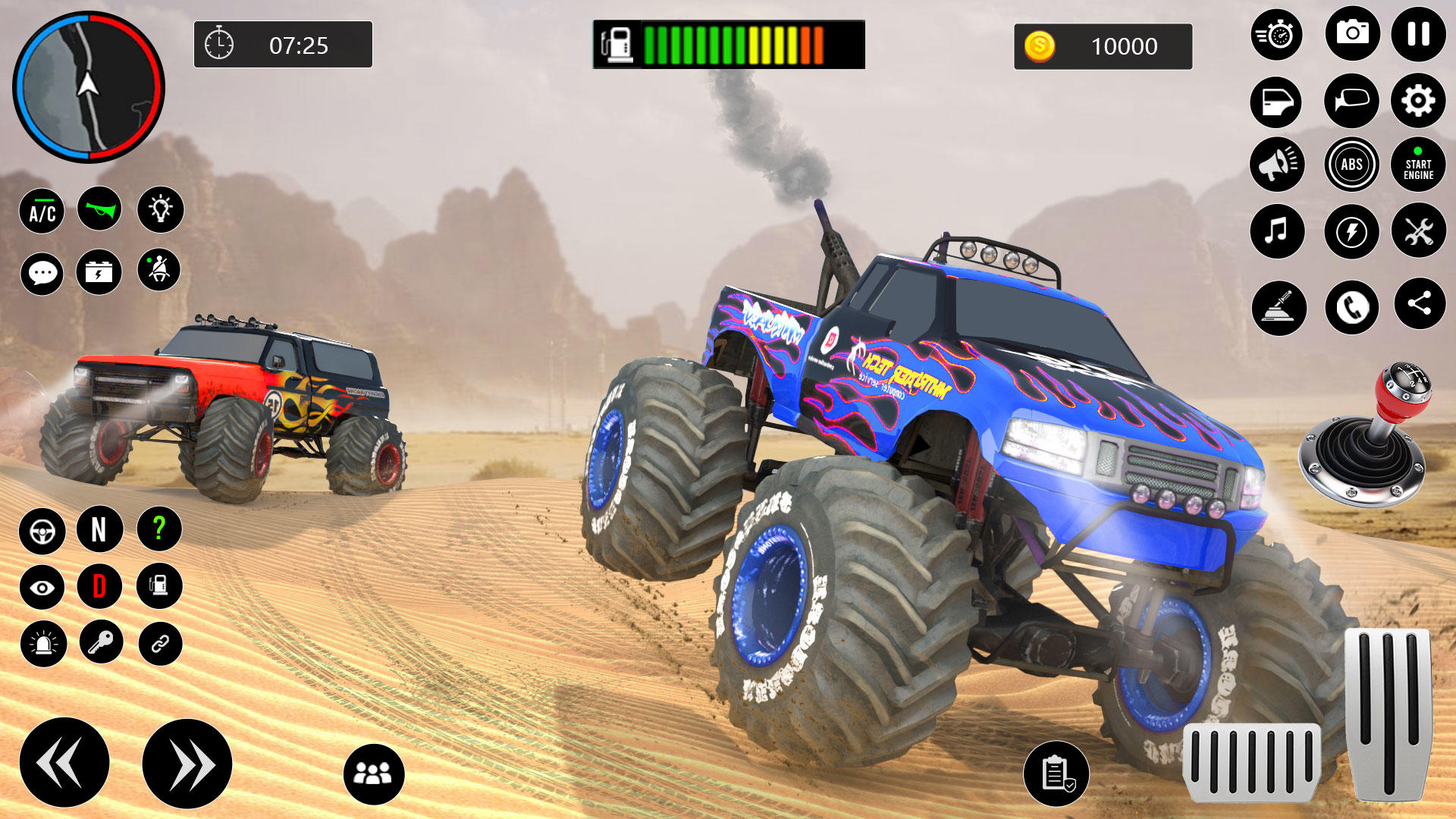Screen dimensions: 1456x819
Task: Honk using the megaphone horn icon
Action: [x=1276, y=165]
